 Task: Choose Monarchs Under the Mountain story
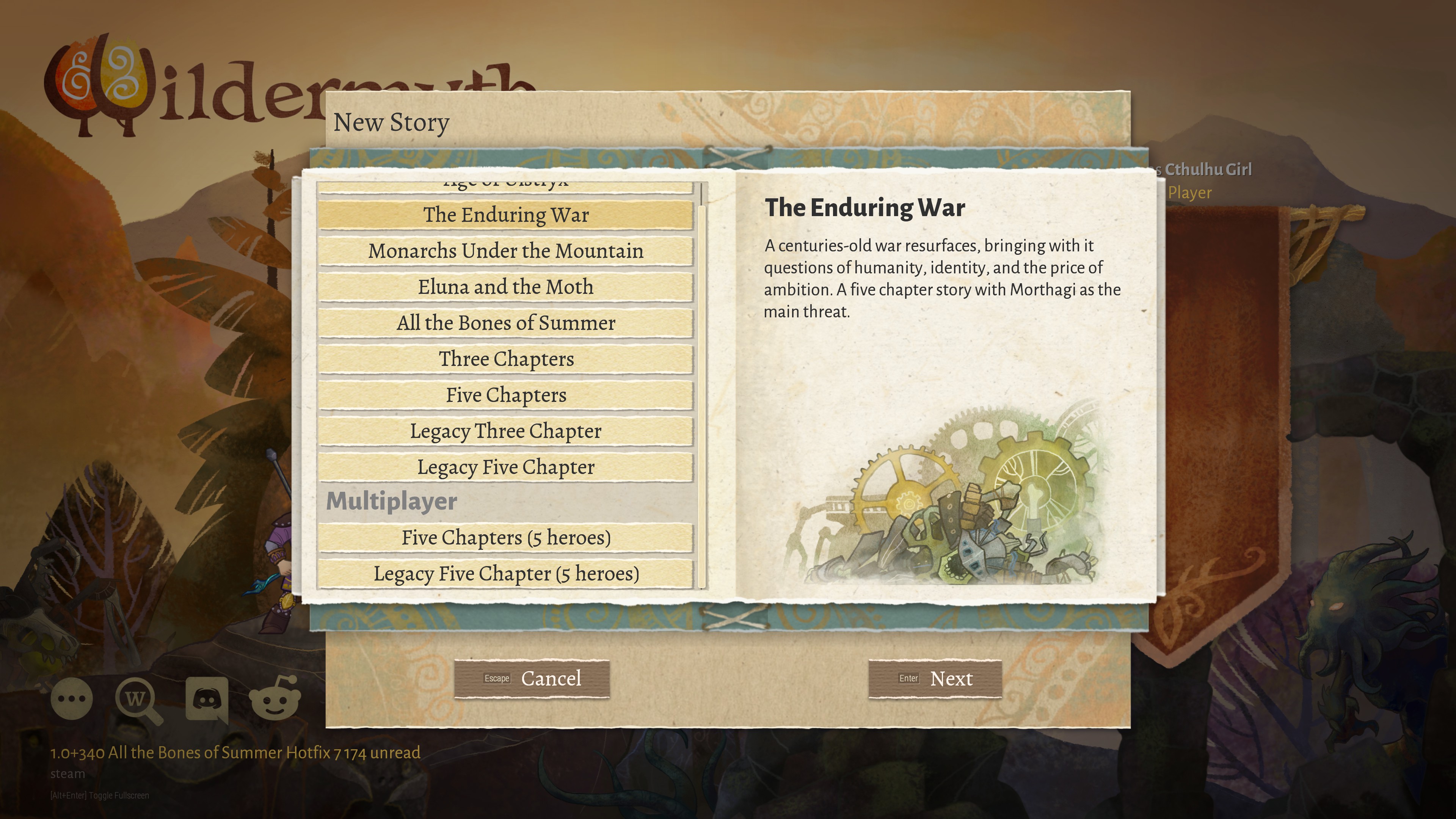(505, 251)
